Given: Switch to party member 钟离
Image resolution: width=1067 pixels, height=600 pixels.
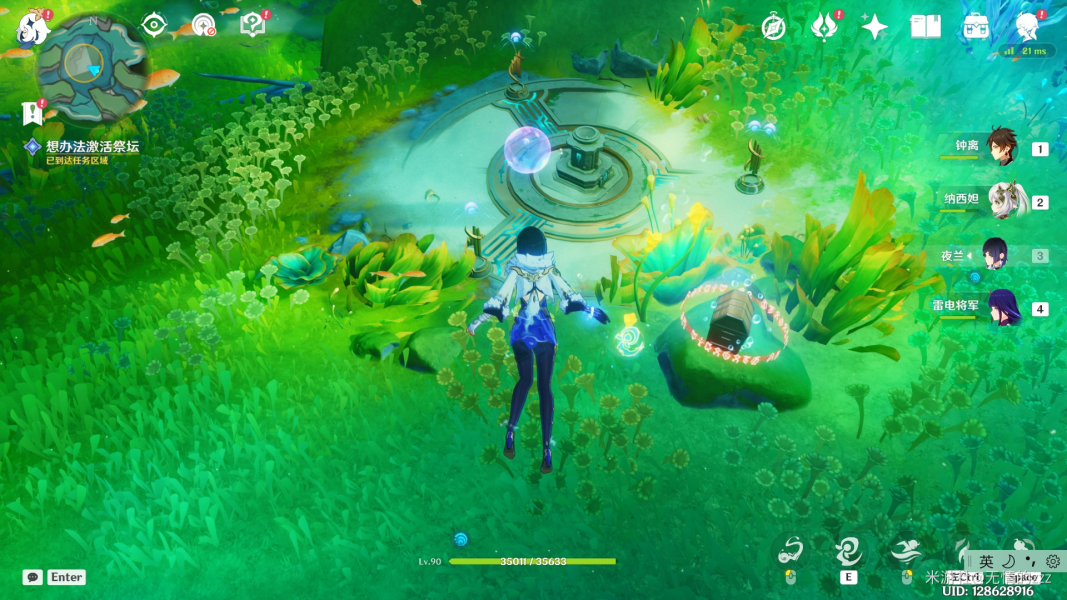Looking at the screenshot, I should click(x=1001, y=148).
